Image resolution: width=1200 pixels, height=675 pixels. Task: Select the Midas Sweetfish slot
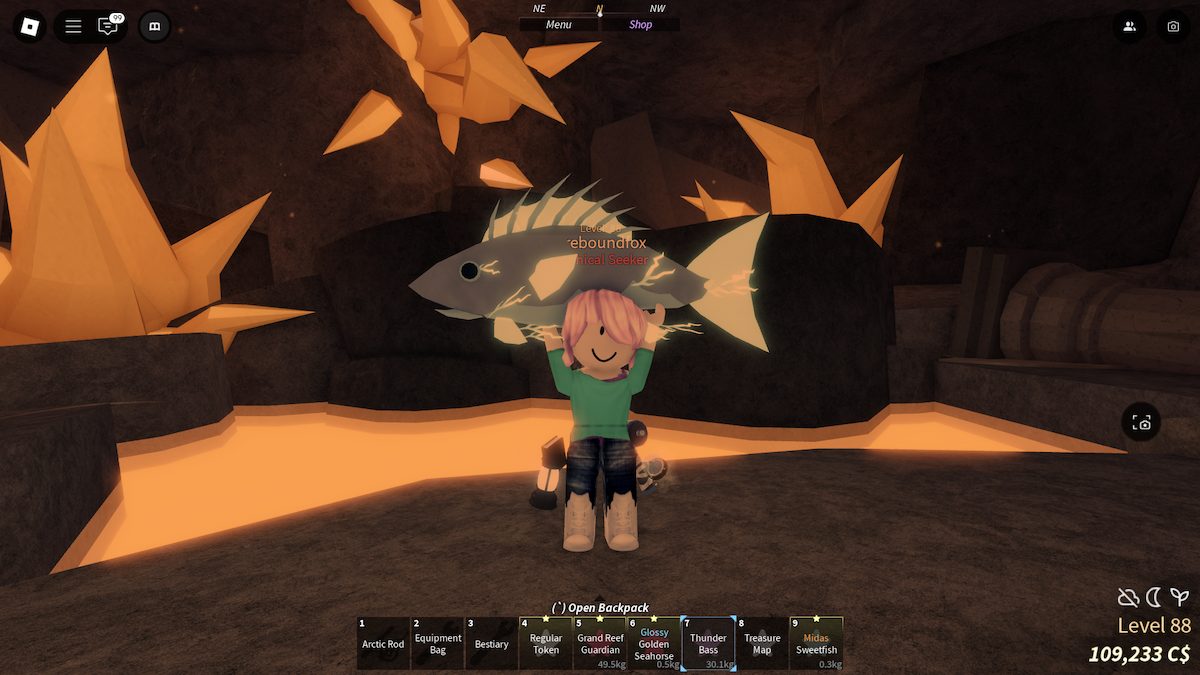click(816, 643)
